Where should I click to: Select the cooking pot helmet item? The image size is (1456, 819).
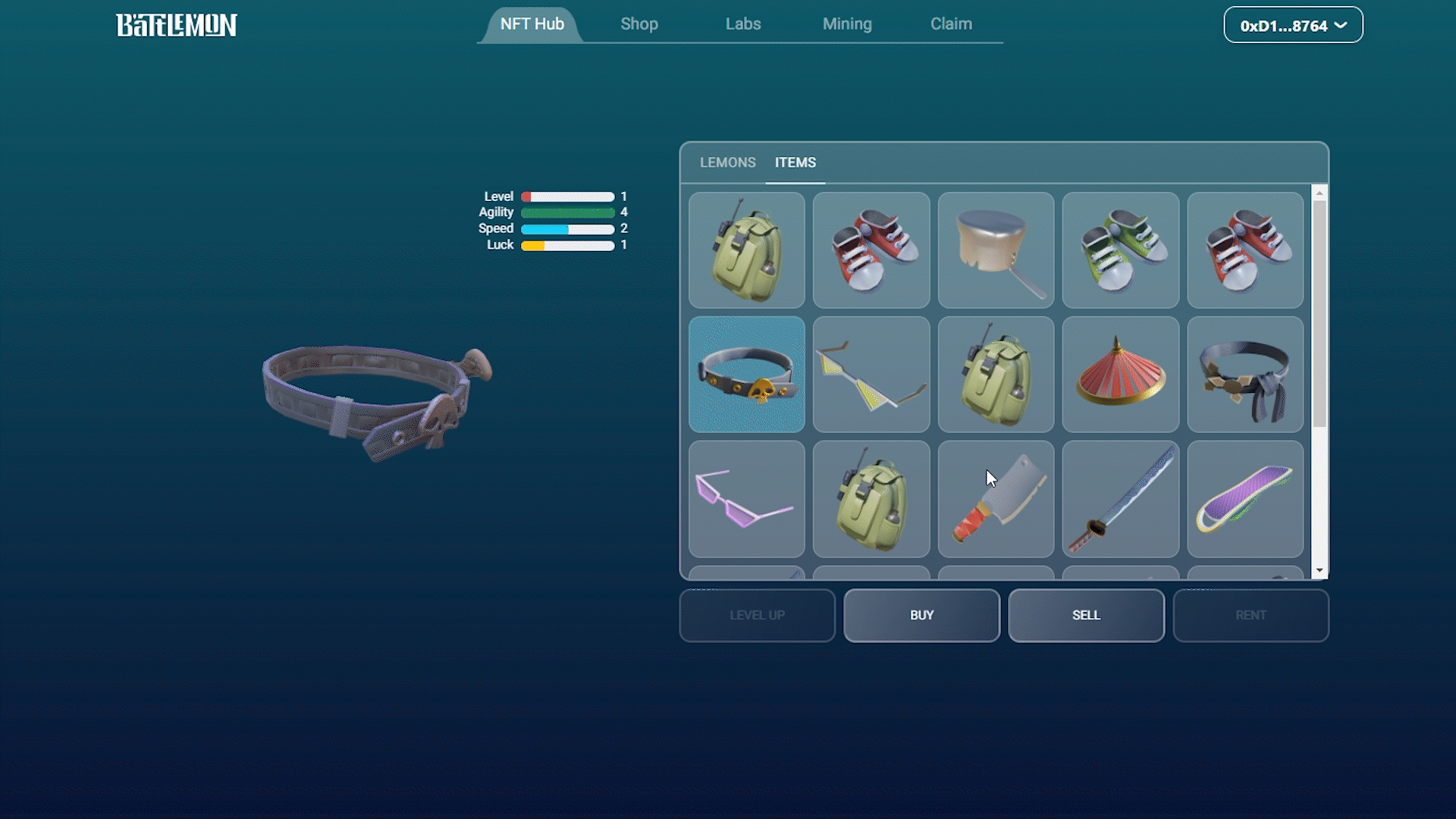pyautogui.click(x=996, y=250)
